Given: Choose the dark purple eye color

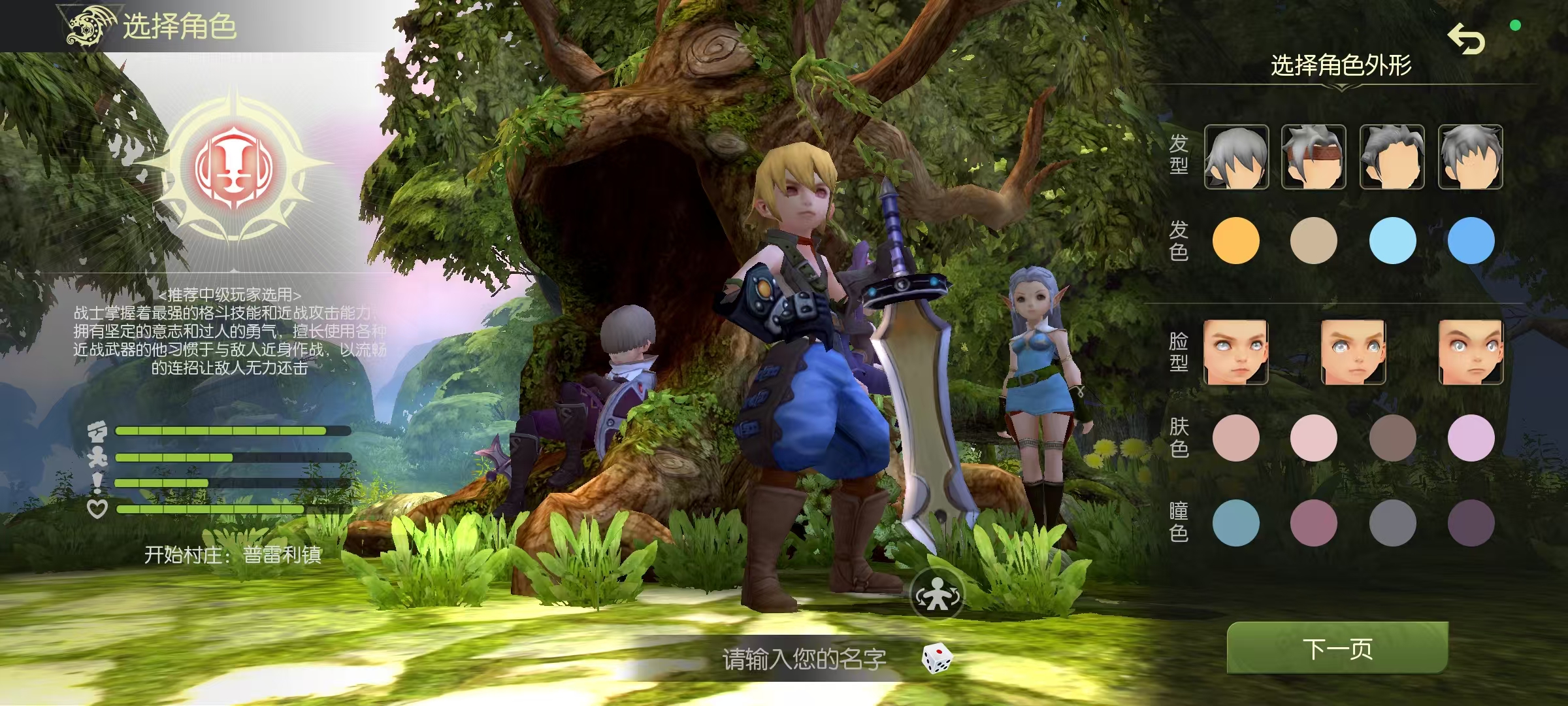Looking at the screenshot, I should click(x=1471, y=523).
